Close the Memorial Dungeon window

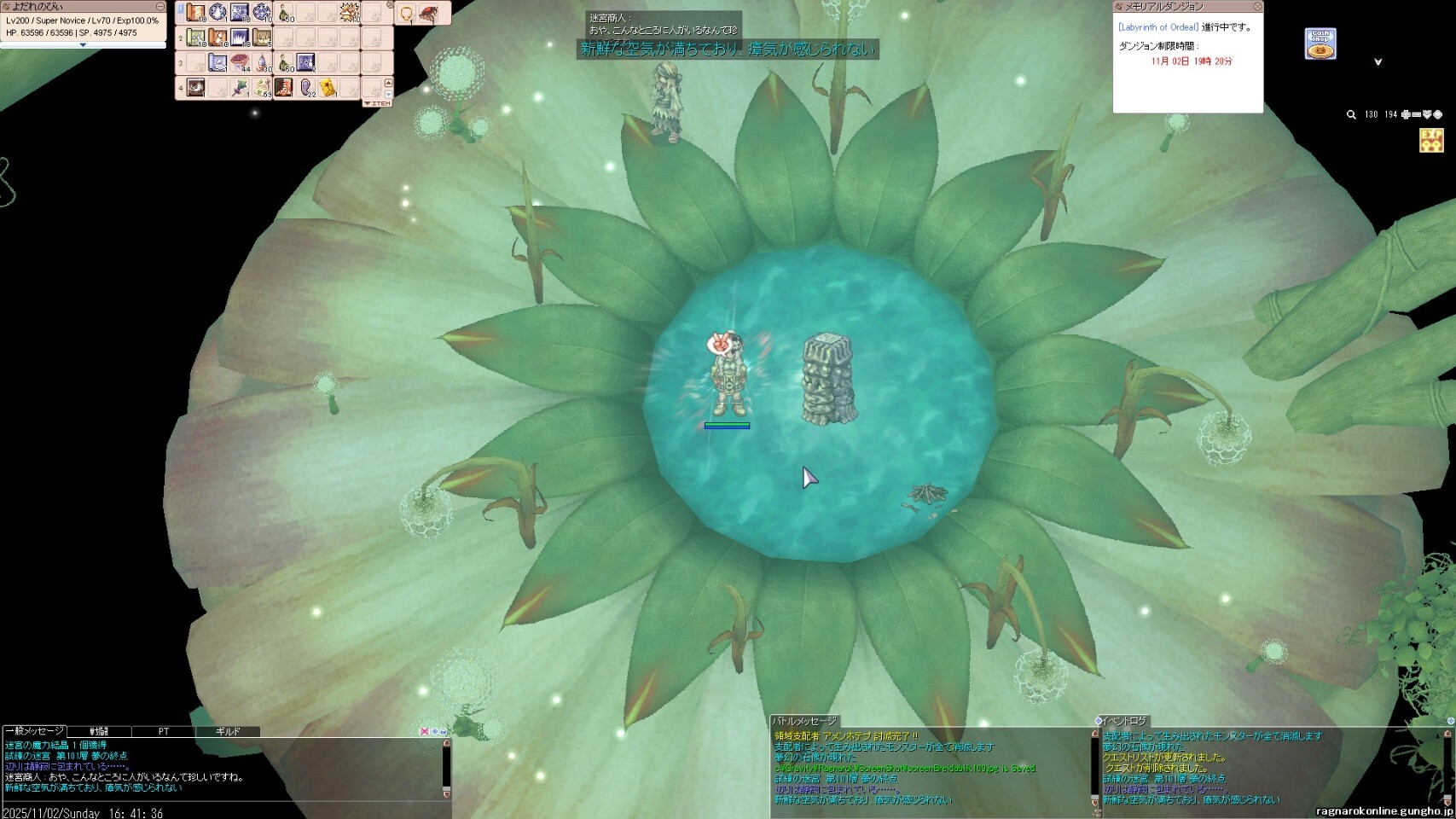pyautogui.click(x=1257, y=7)
